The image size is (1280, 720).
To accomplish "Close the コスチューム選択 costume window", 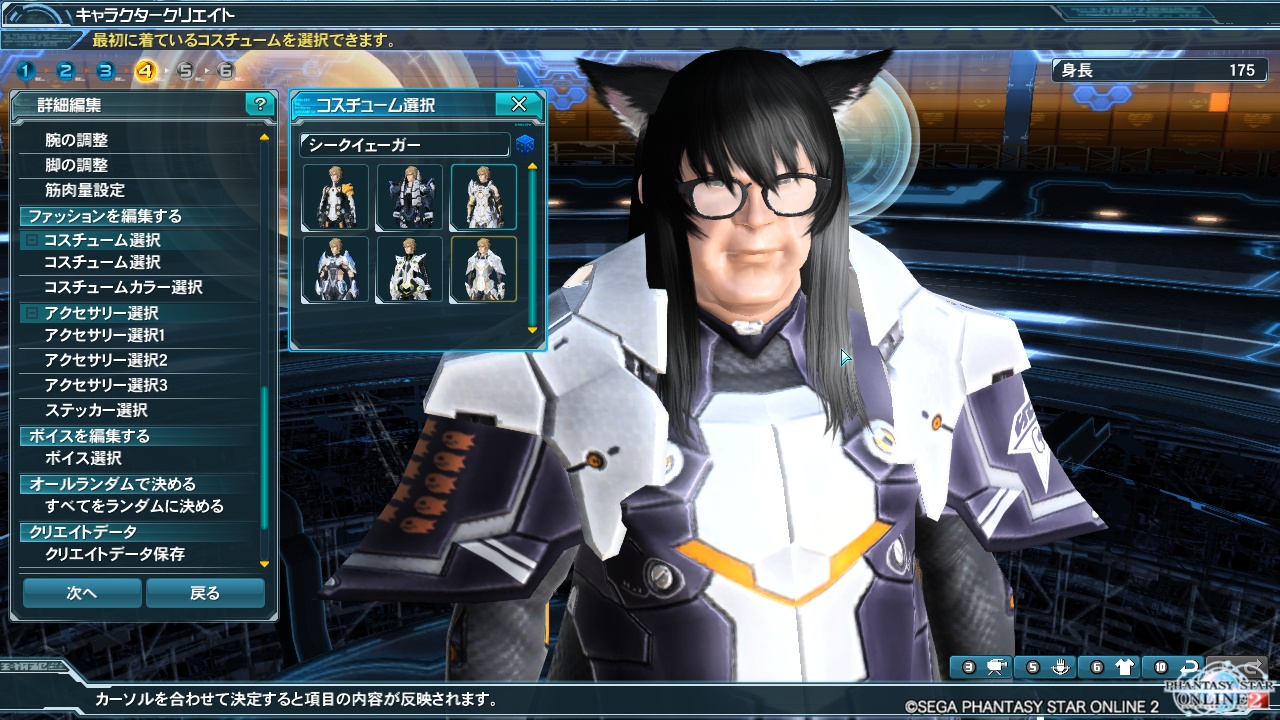I will pos(519,105).
